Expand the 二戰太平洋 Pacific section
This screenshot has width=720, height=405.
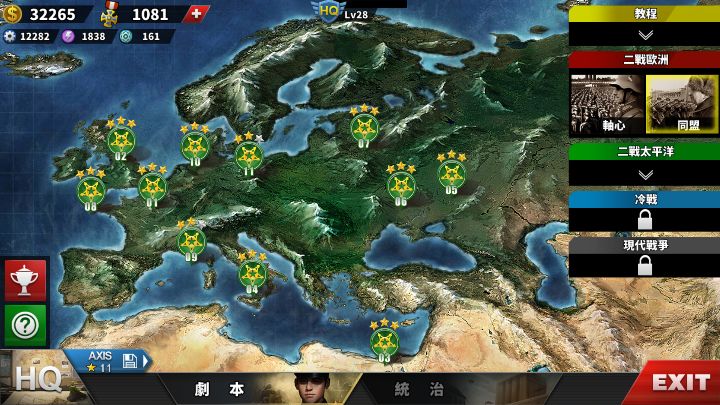coord(644,174)
